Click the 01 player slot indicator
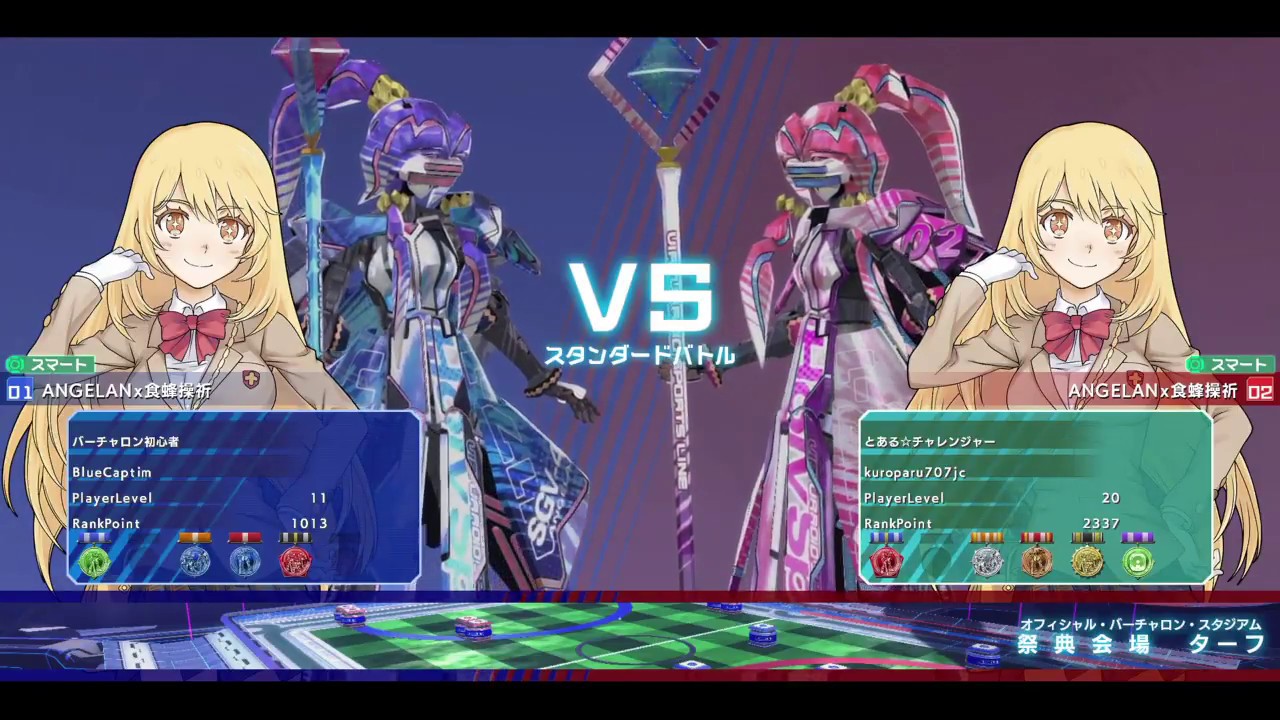The width and height of the screenshot is (1280, 720). point(19,392)
